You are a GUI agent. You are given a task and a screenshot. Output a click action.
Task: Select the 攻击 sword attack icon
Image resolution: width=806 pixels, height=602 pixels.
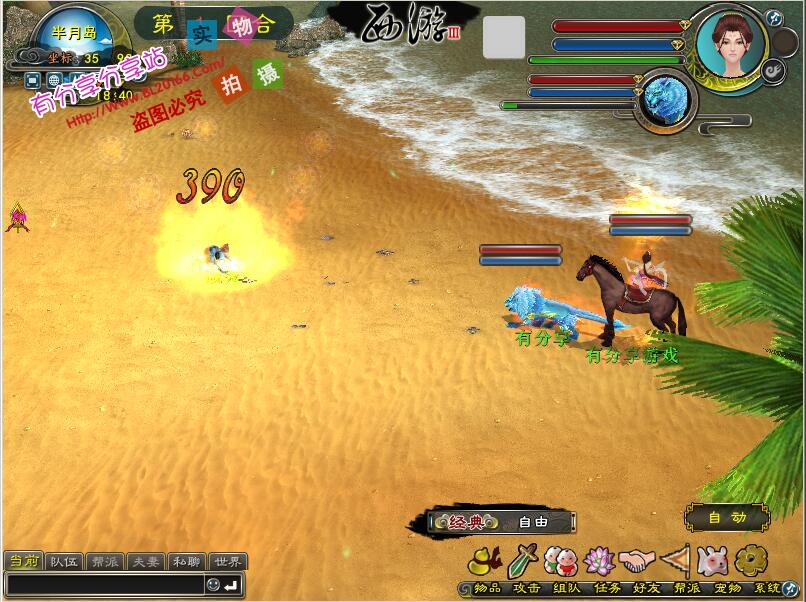coord(524,561)
